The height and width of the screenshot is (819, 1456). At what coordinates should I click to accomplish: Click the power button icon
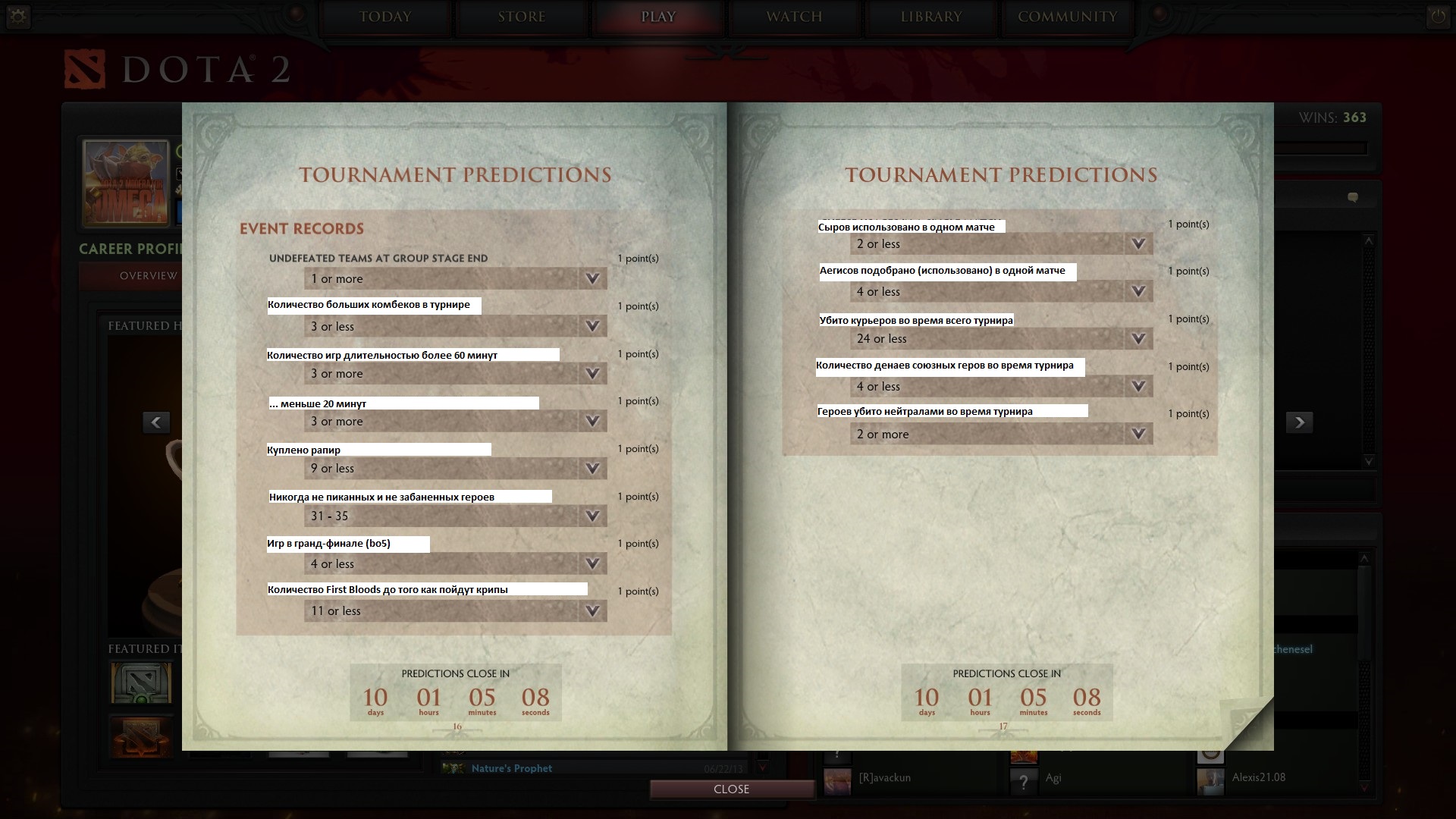tap(1437, 17)
